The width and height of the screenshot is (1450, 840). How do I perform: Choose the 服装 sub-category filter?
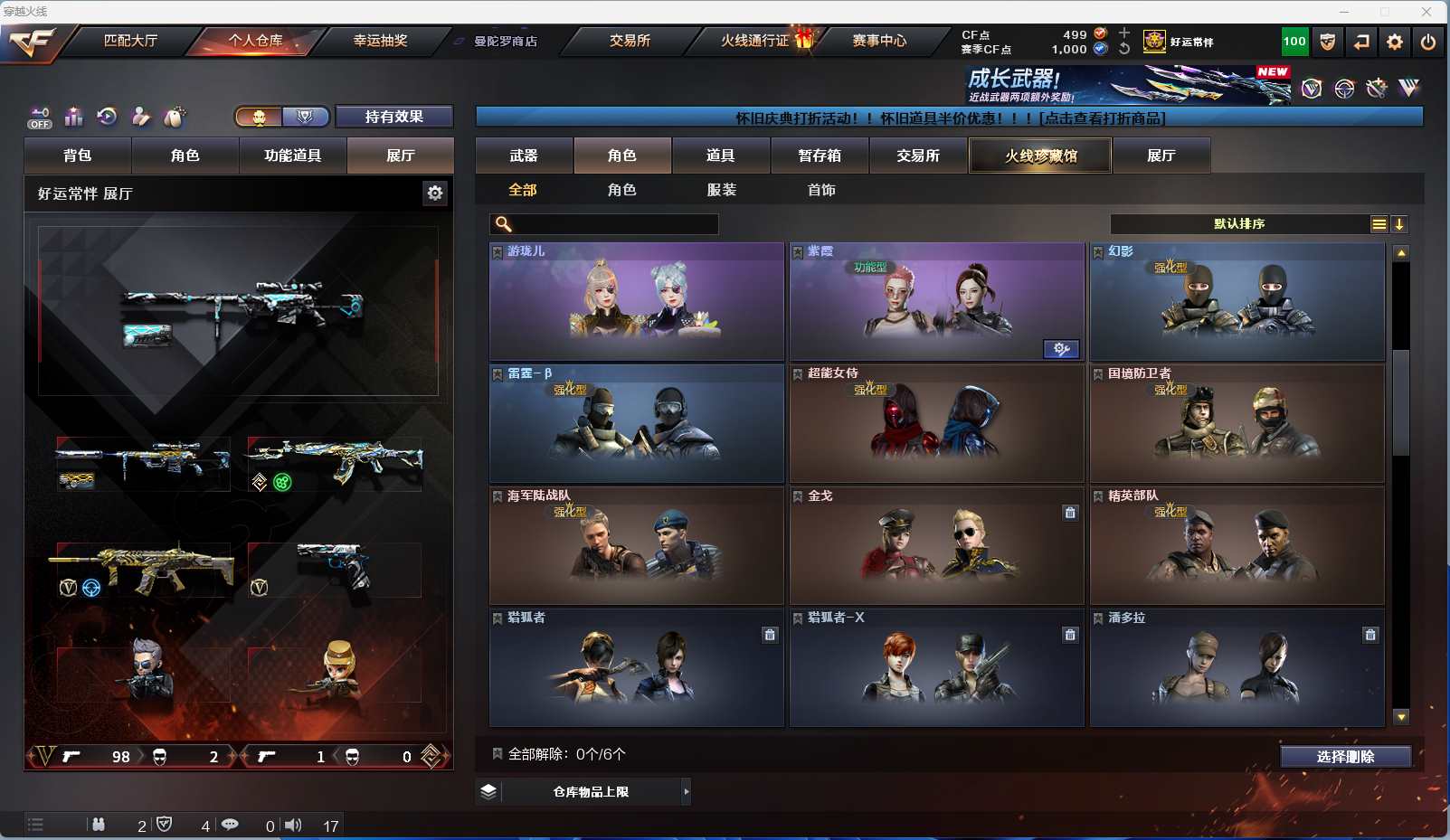[x=721, y=190]
